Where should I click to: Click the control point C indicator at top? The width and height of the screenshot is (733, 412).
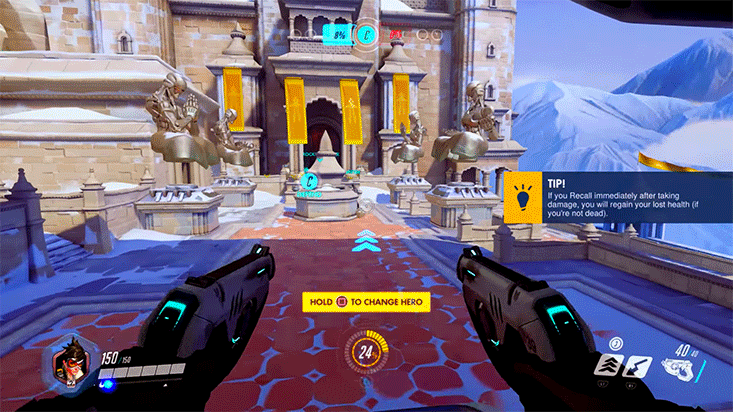point(368,36)
